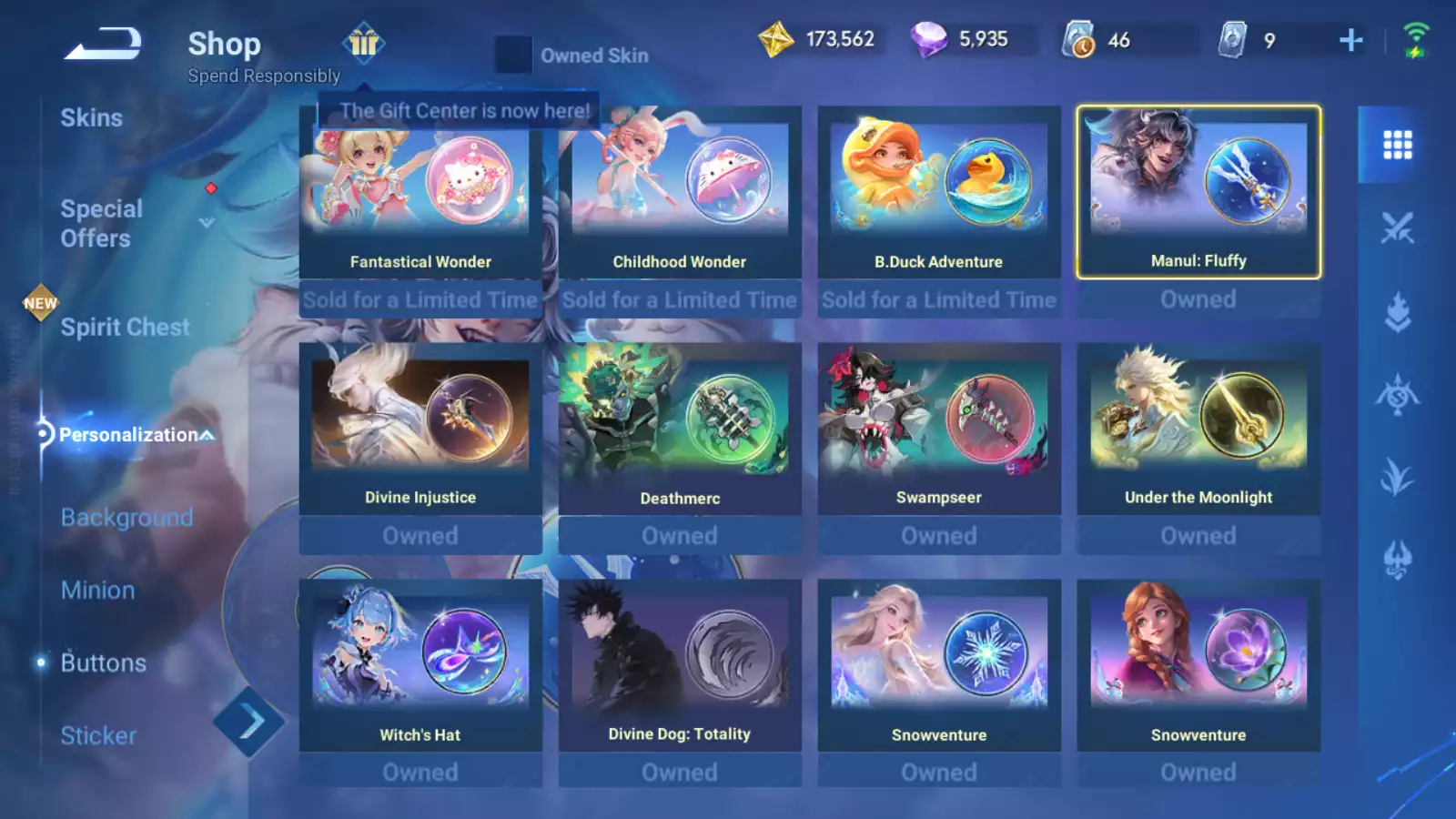Select the Divine Injustice card
This screenshot has width=1456, height=819.
tap(420, 429)
